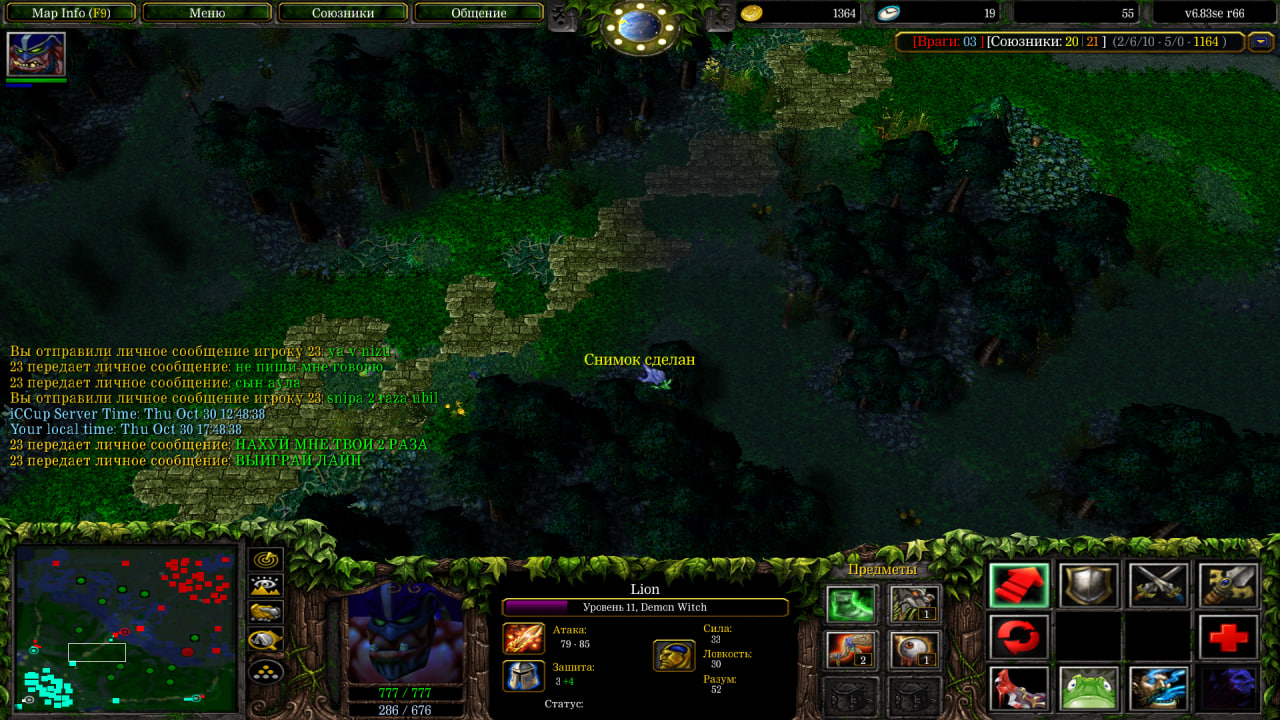This screenshot has width=1280, height=720.
Task: Select the Lion hero icon at top-left
Action: pyautogui.click(x=36, y=54)
